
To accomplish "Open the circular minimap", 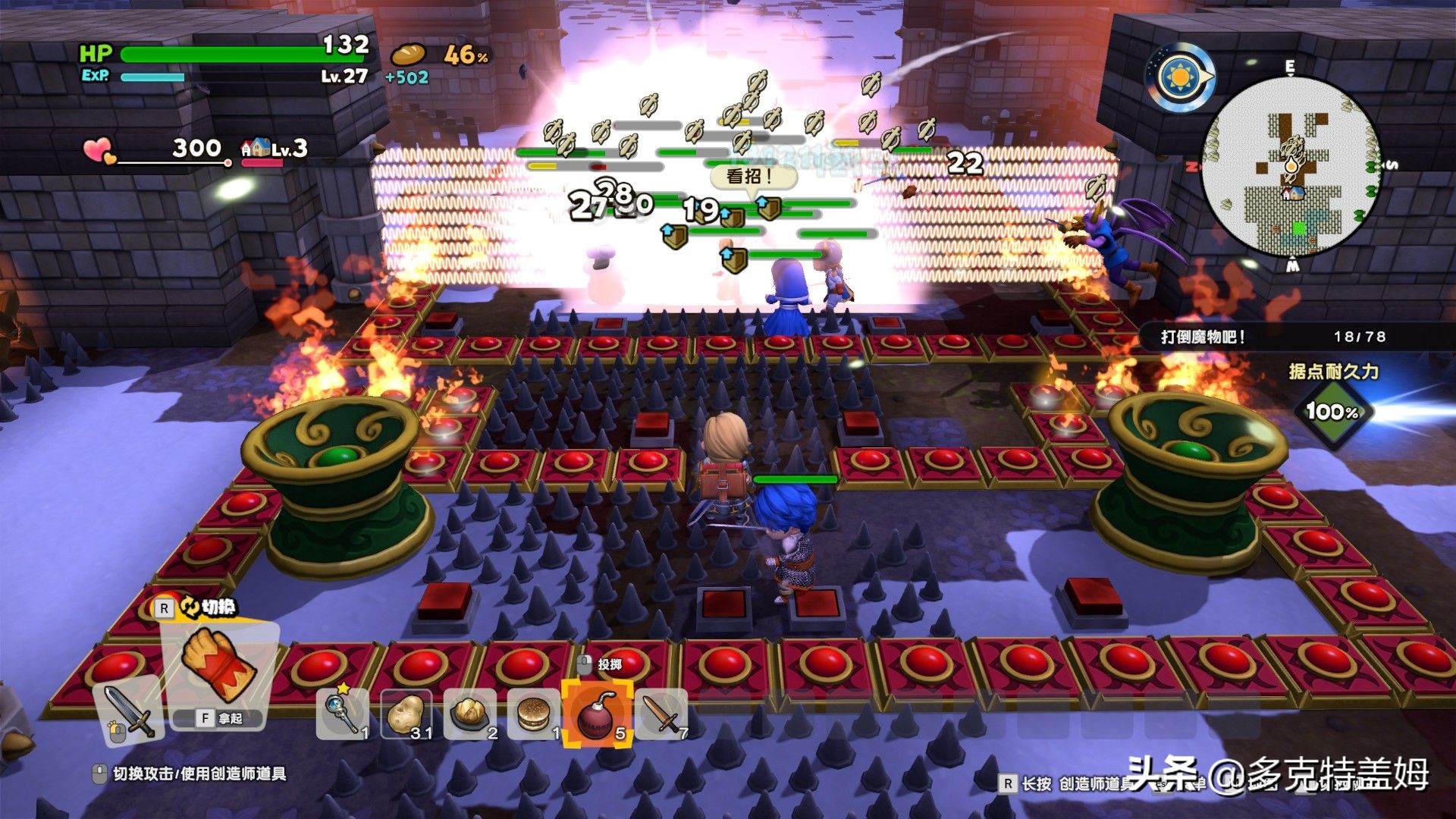I will point(1291,167).
